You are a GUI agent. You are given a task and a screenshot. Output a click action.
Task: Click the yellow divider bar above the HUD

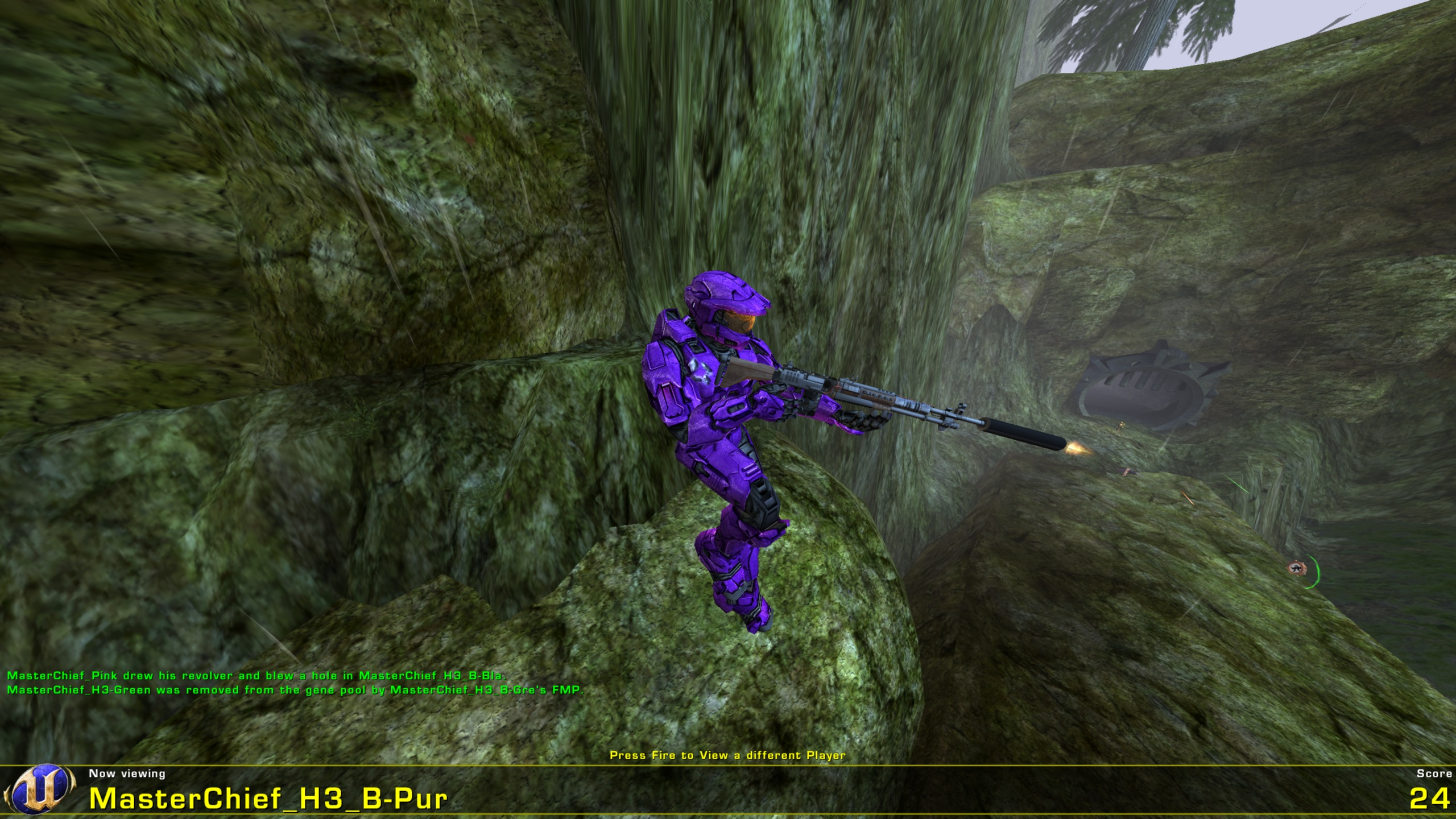(728, 764)
